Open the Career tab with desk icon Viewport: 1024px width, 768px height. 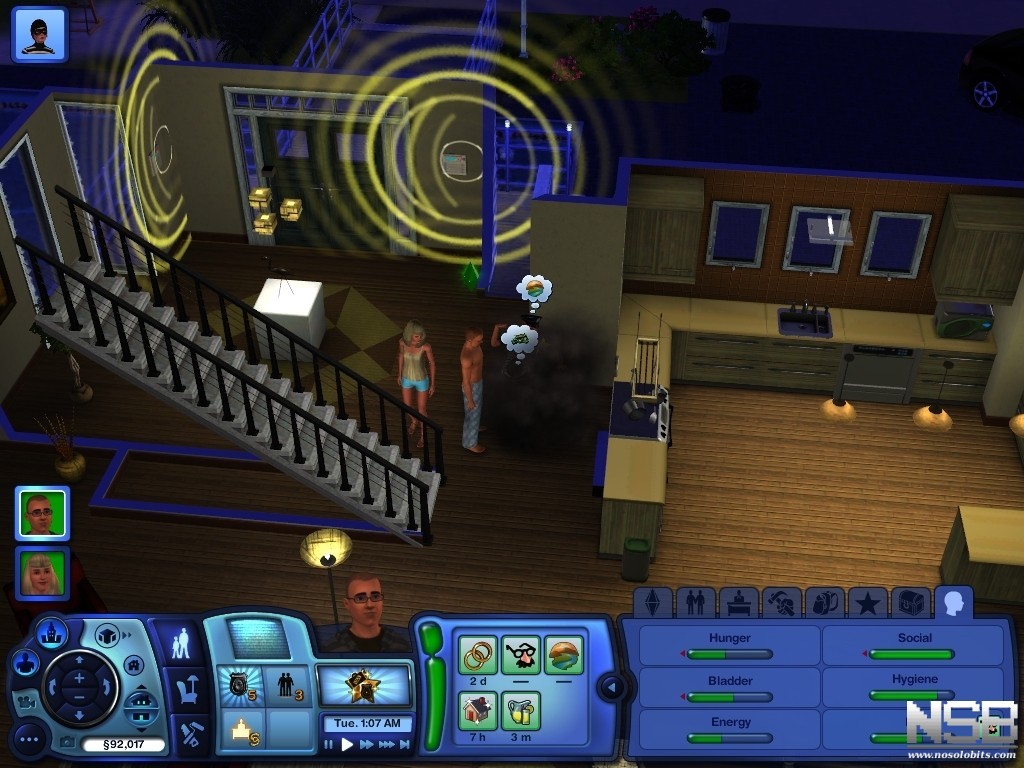[x=738, y=602]
